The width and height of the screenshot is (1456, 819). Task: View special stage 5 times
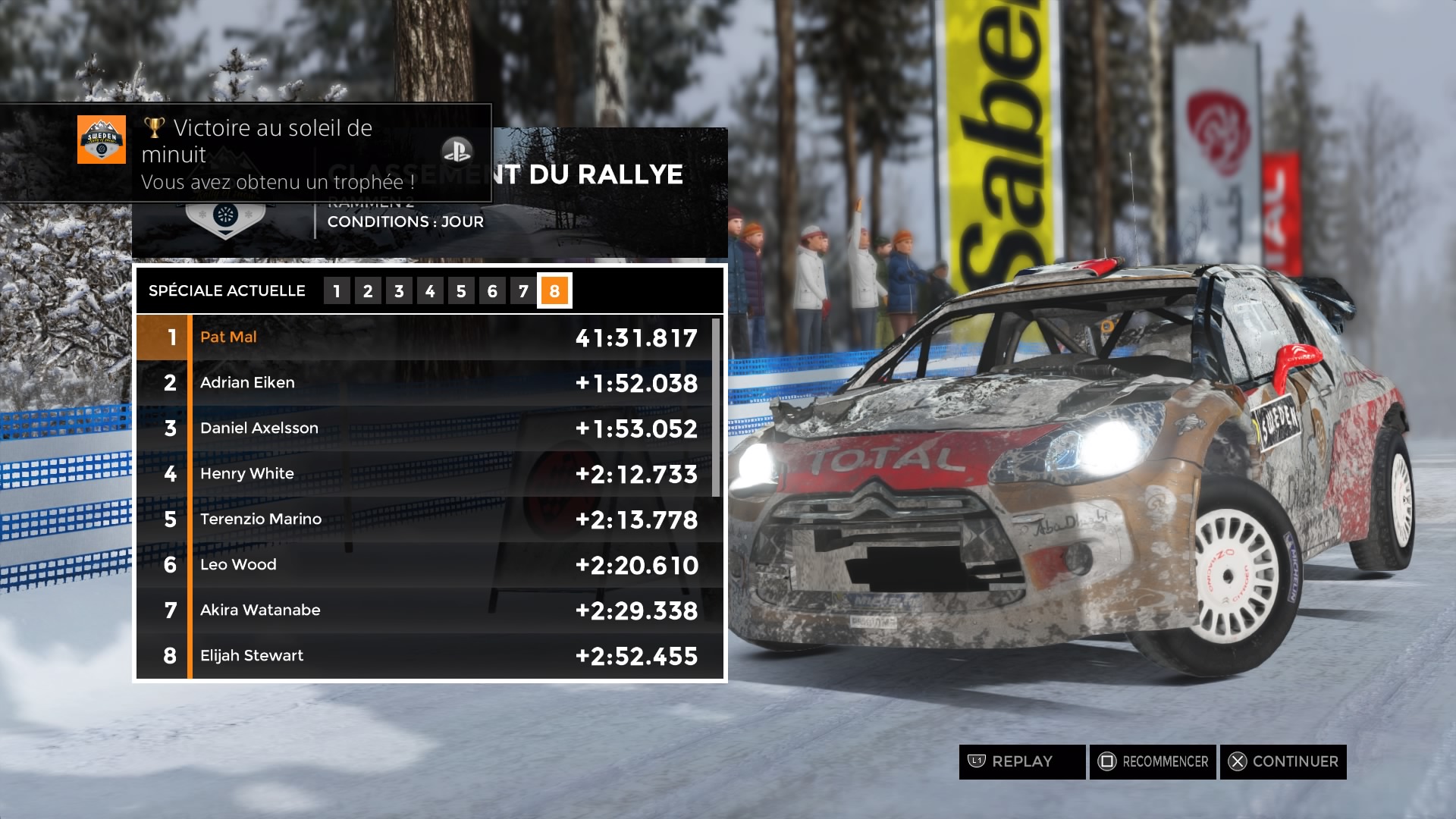[461, 291]
